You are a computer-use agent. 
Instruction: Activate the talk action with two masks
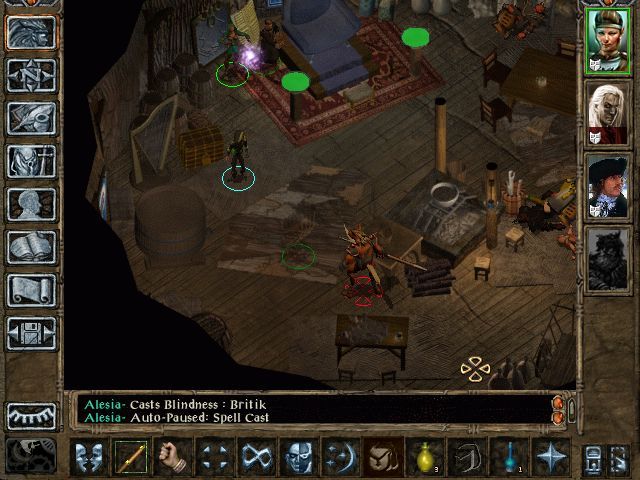point(90,457)
